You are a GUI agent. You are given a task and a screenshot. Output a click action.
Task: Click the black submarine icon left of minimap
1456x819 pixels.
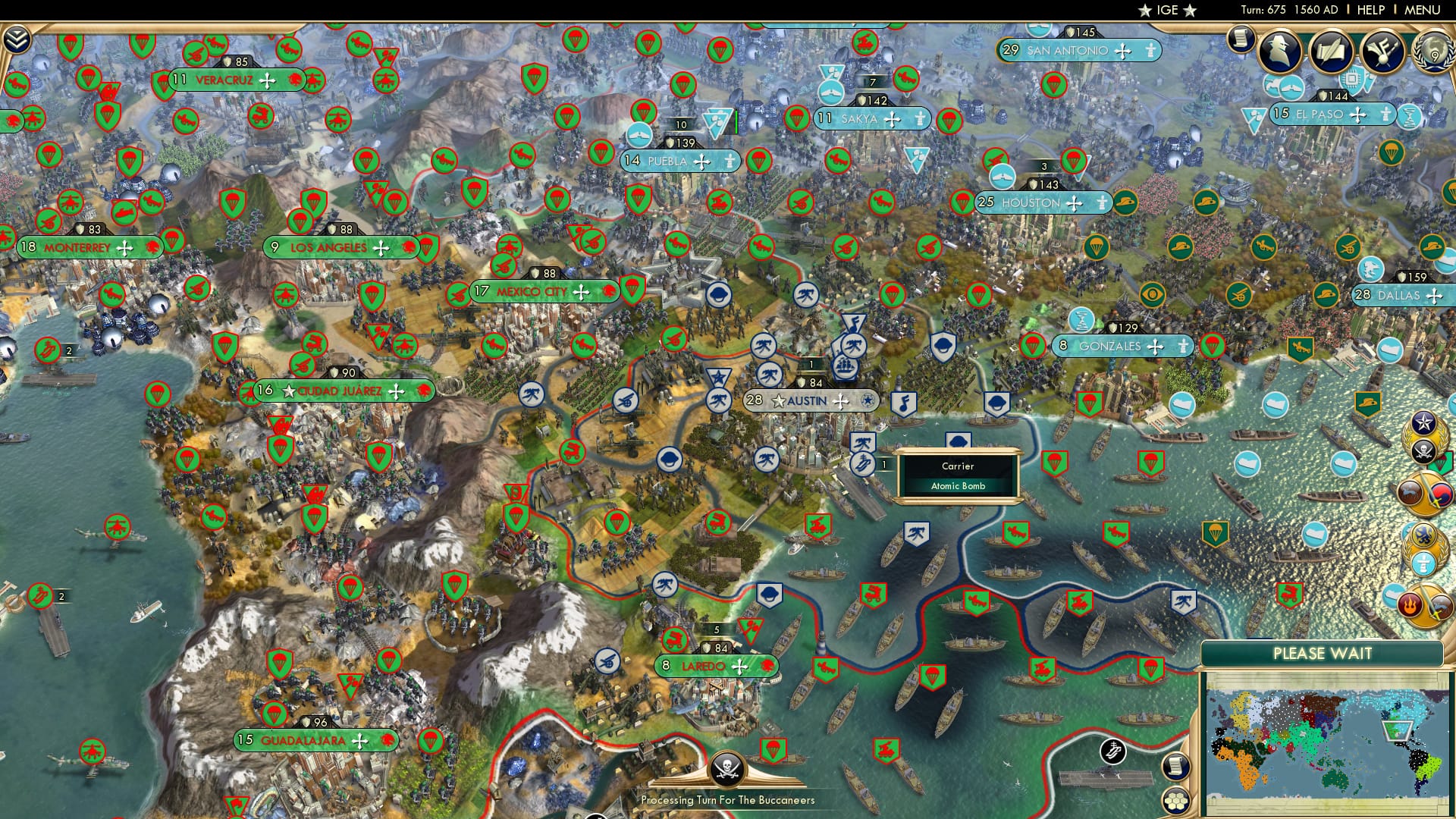click(1113, 752)
